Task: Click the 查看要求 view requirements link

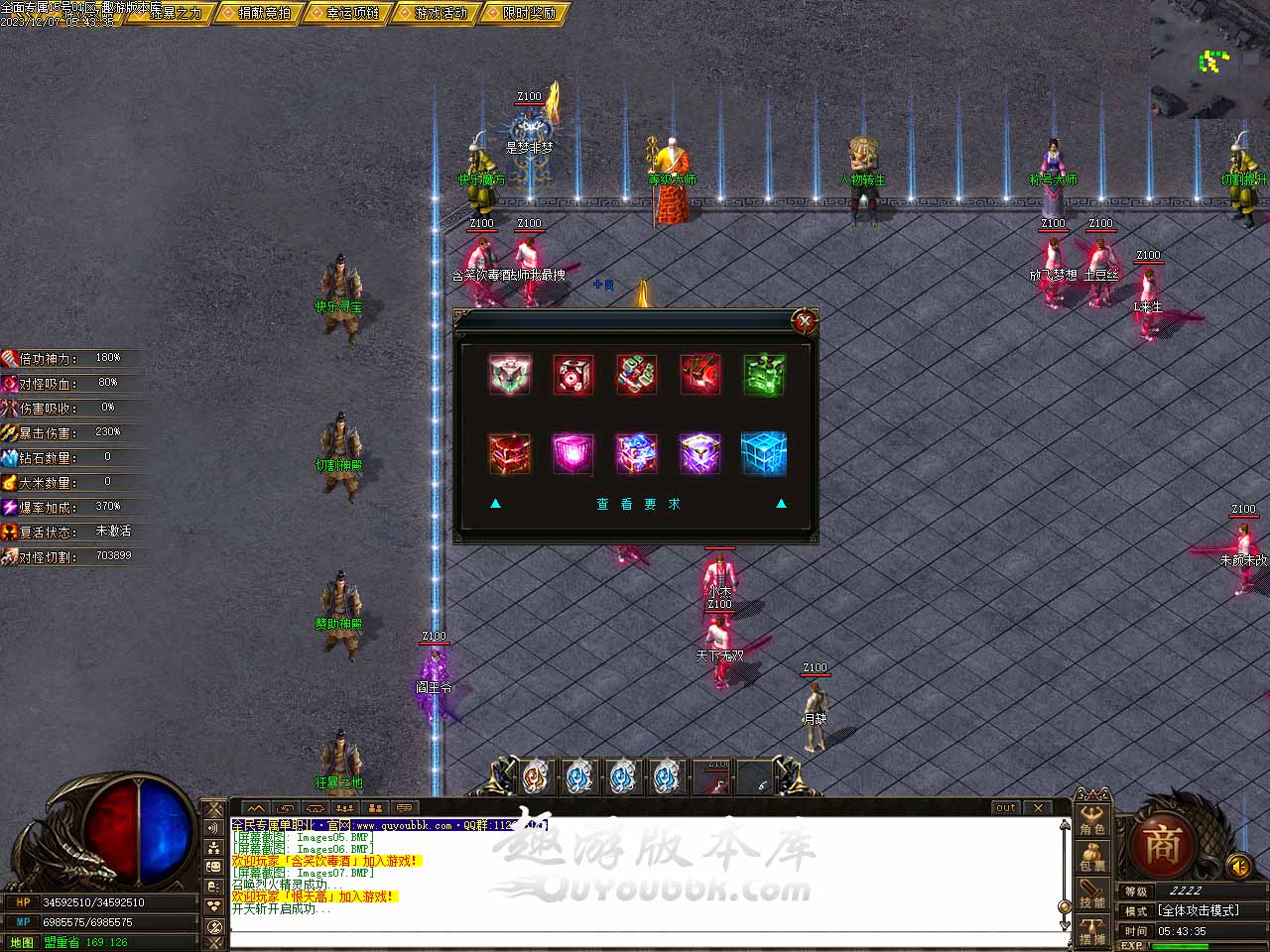Action: 638,505
